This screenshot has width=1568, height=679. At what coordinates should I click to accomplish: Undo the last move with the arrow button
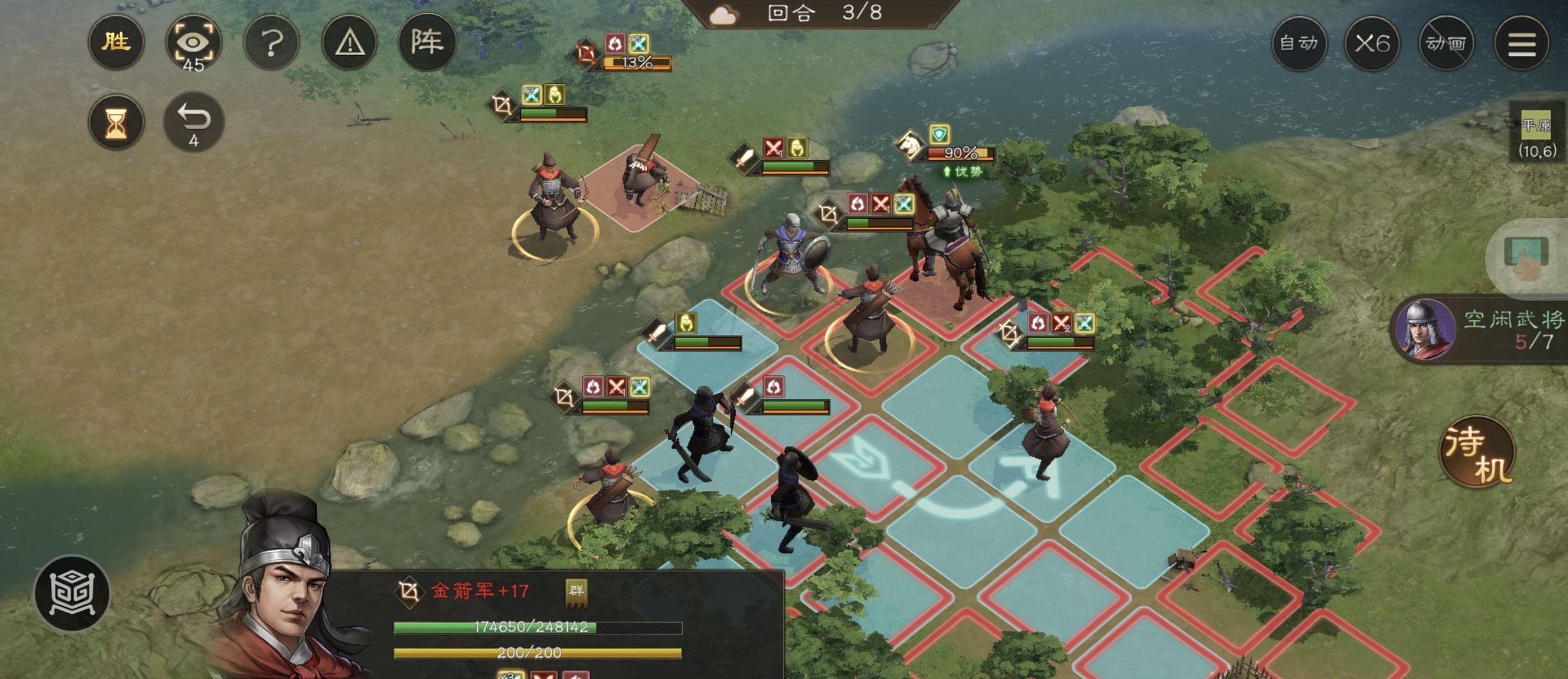point(193,123)
